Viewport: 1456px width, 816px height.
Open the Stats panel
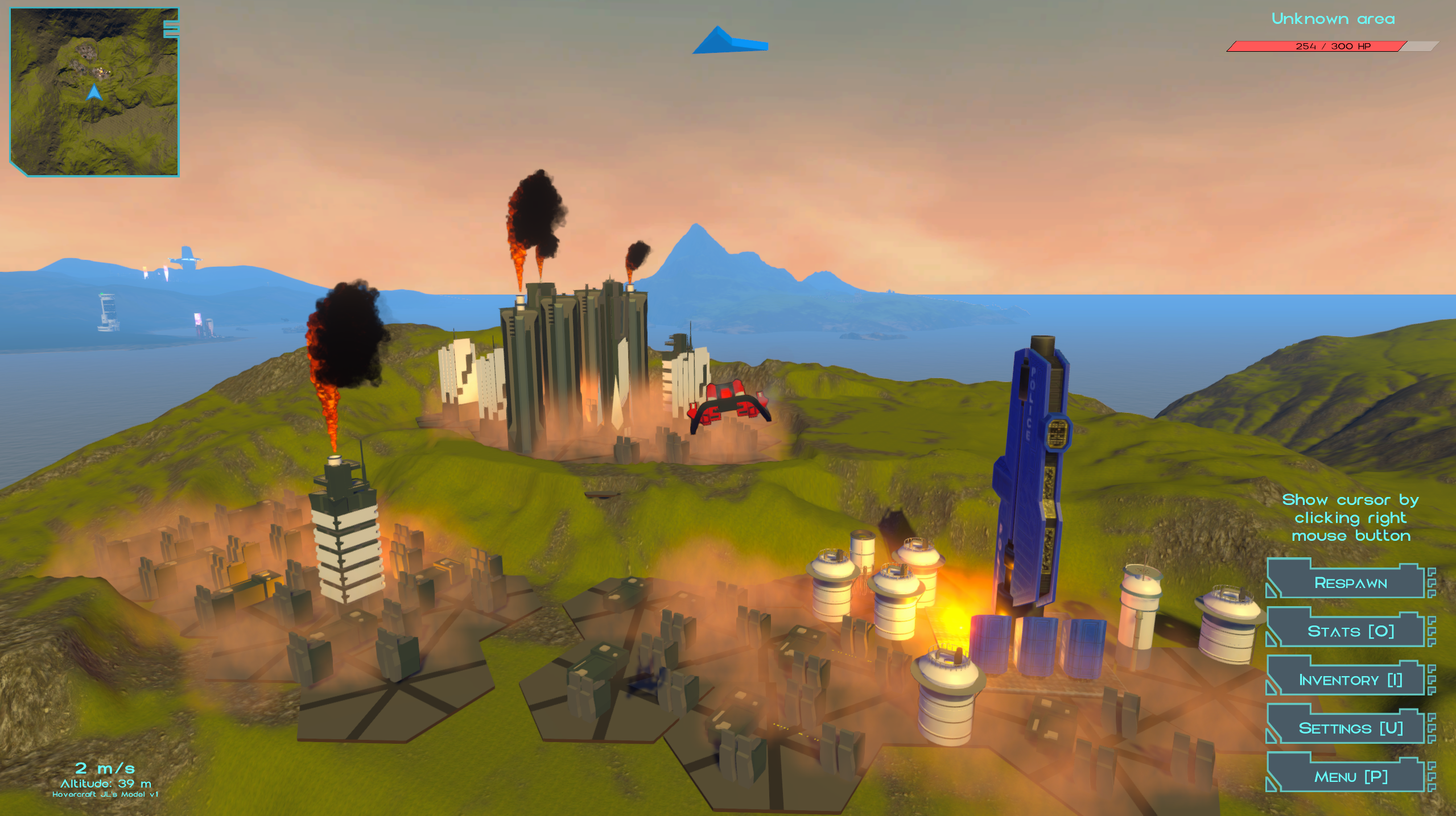point(1350,631)
